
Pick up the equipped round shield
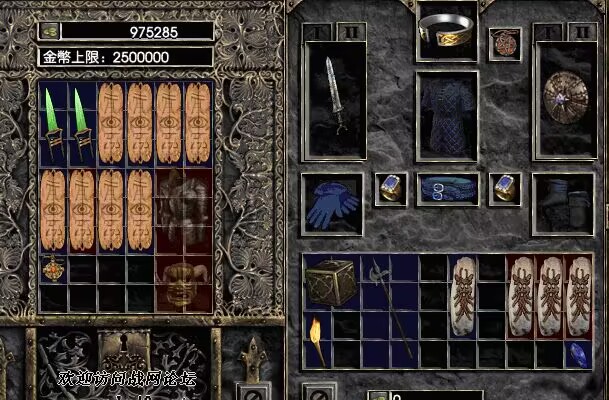(565, 99)
